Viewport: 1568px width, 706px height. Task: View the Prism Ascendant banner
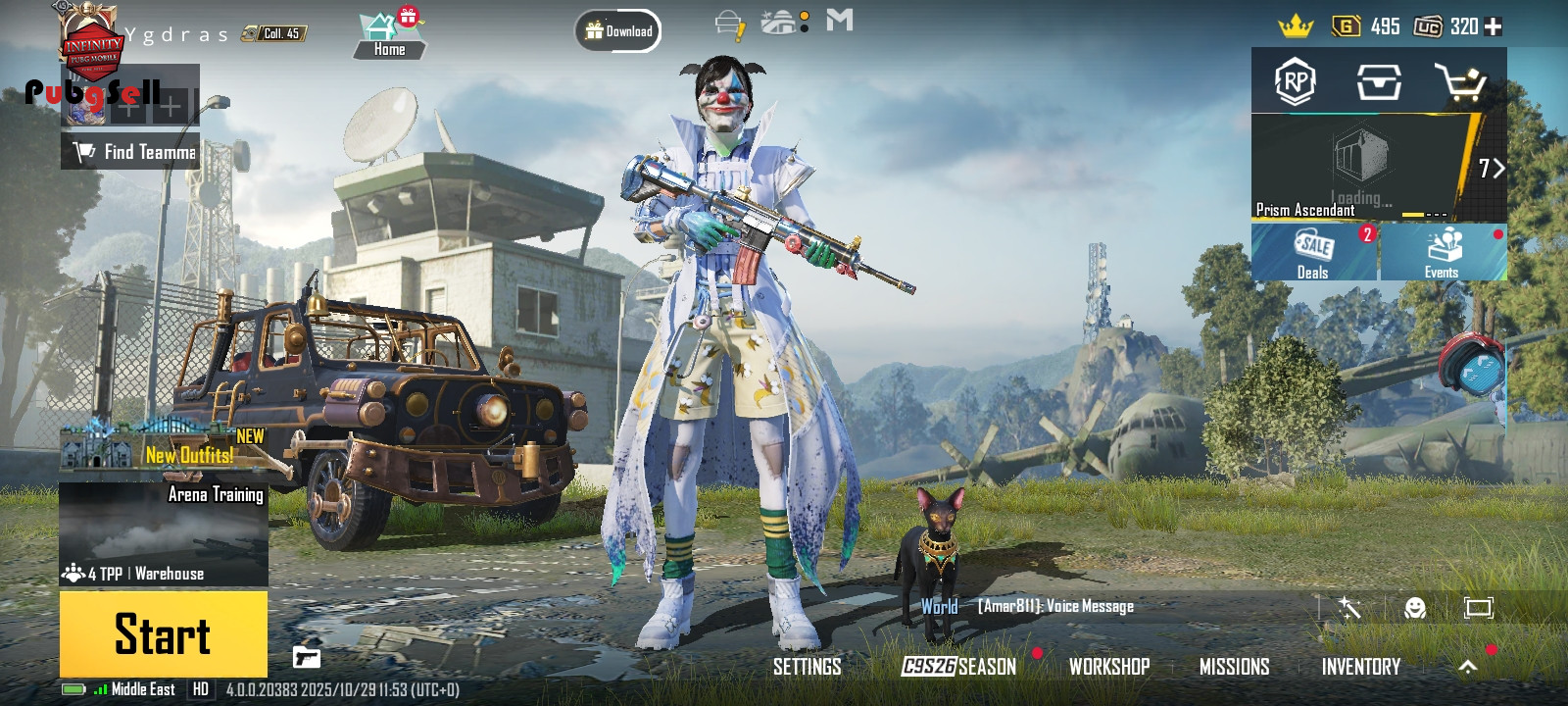tap(1362, 169)
